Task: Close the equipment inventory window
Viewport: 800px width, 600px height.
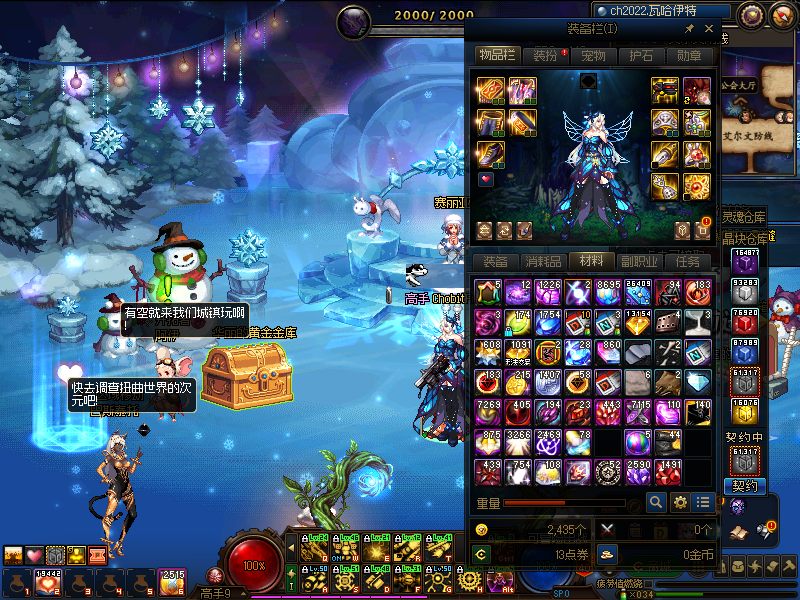Action: coord(709,30)
